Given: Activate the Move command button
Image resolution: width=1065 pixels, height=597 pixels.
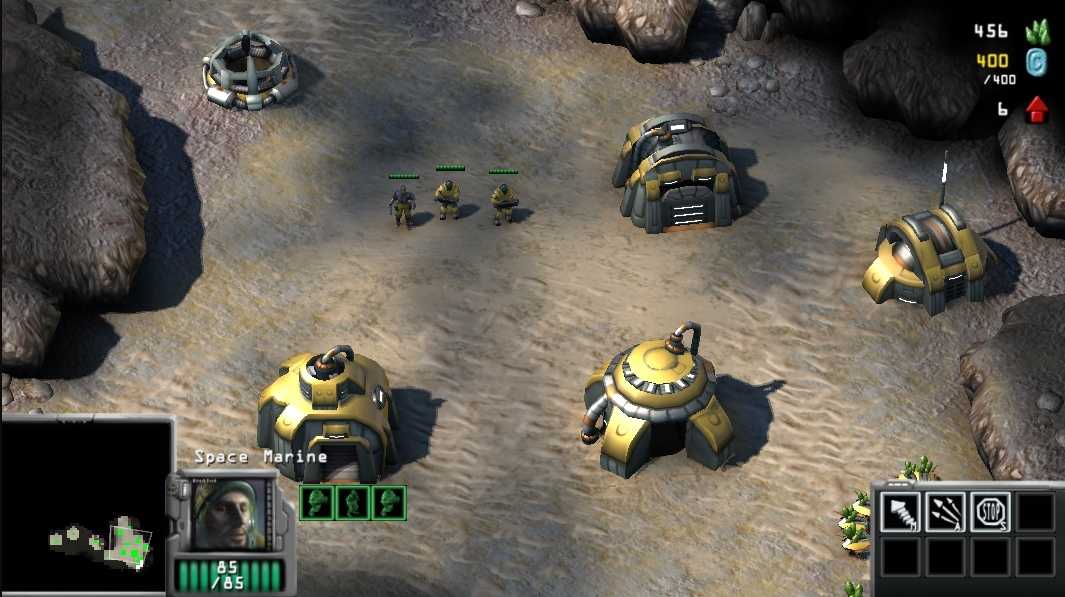Looking at the screenshot, I should coord(901,512).
